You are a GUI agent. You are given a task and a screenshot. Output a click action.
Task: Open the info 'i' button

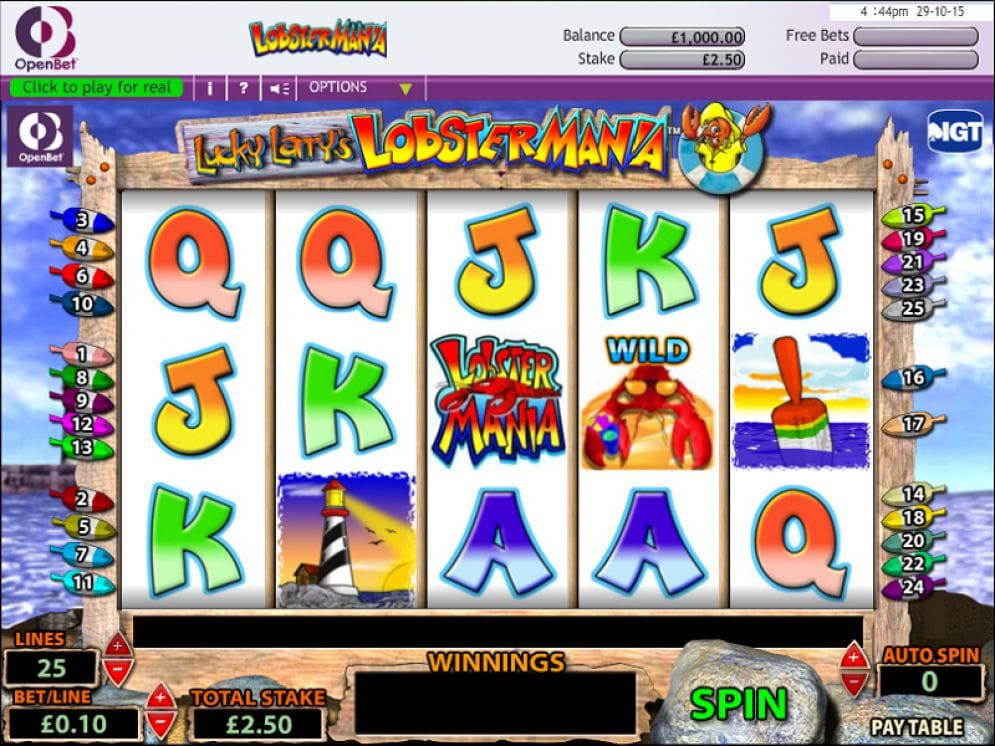point(210,88)
